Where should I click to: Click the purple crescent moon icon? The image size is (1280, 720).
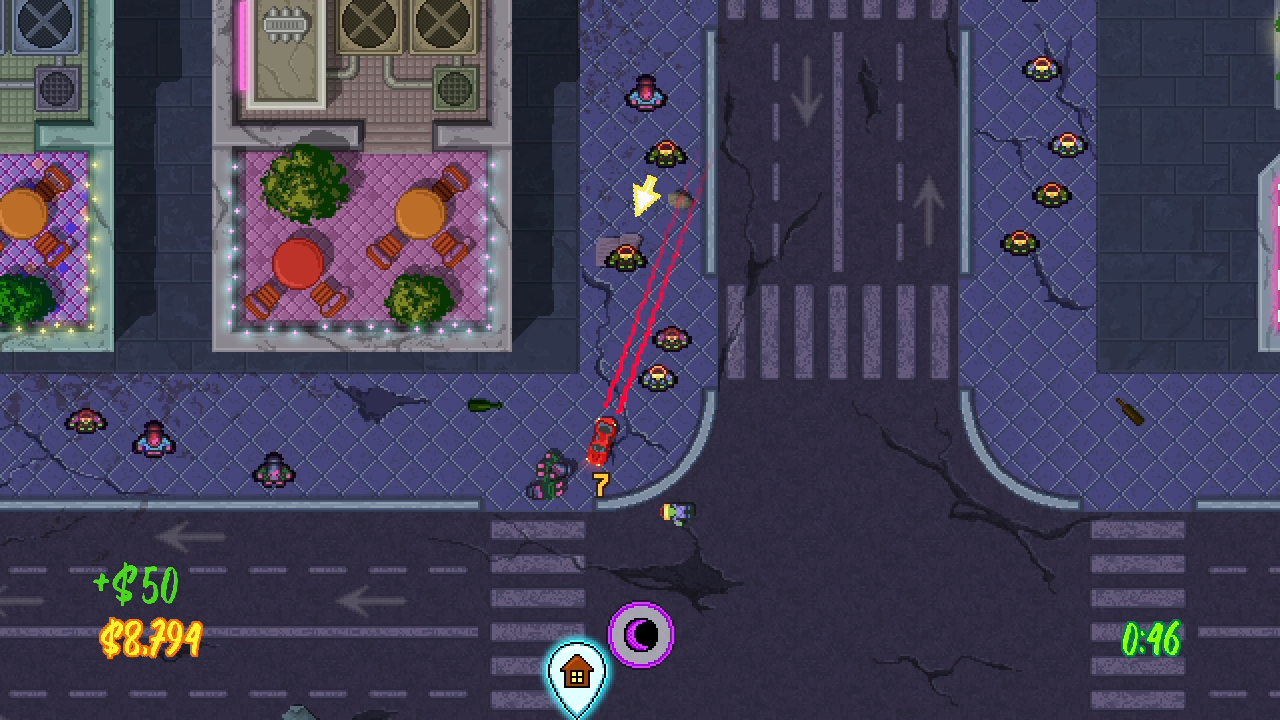point(641,634)
